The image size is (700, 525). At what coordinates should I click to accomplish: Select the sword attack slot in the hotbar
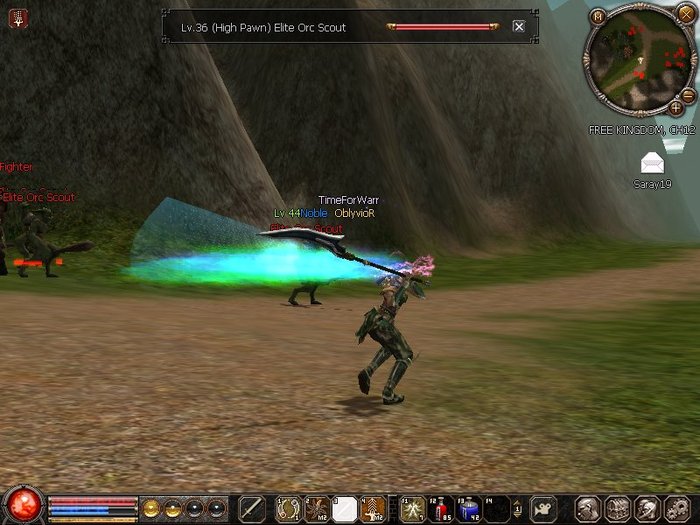coord(251,508)
